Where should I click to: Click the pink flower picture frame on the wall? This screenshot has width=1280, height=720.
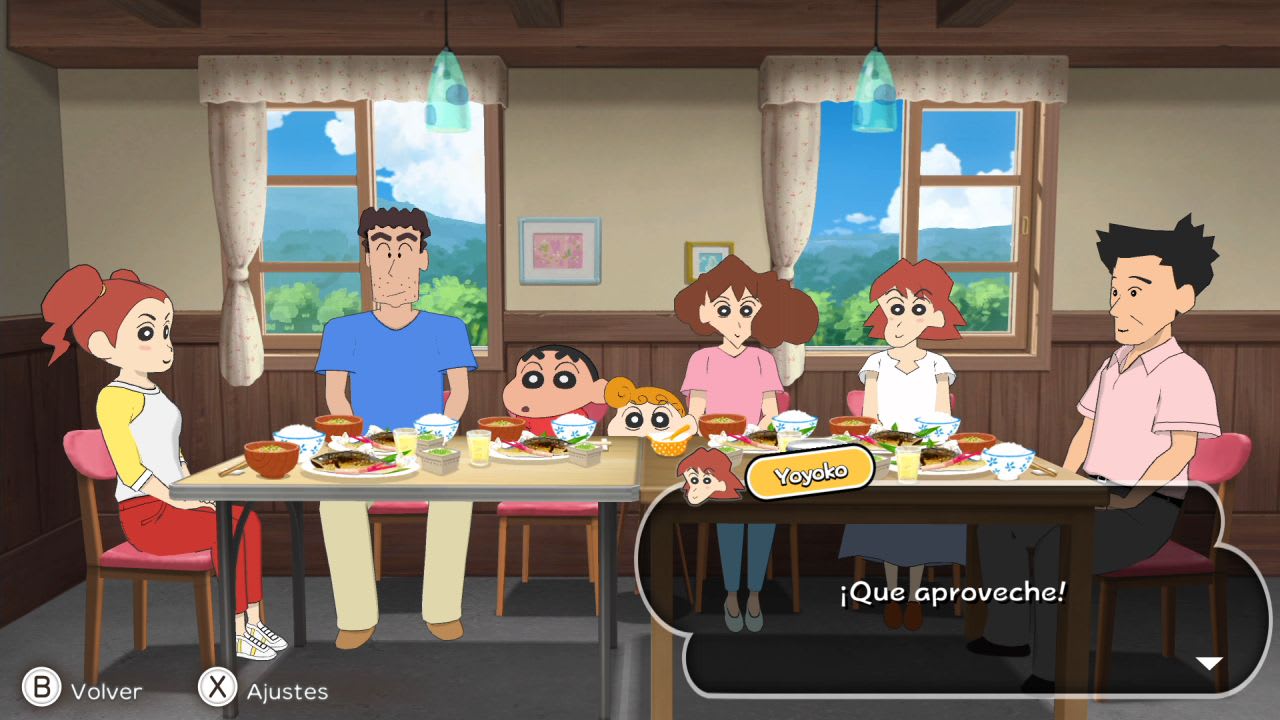562,250
